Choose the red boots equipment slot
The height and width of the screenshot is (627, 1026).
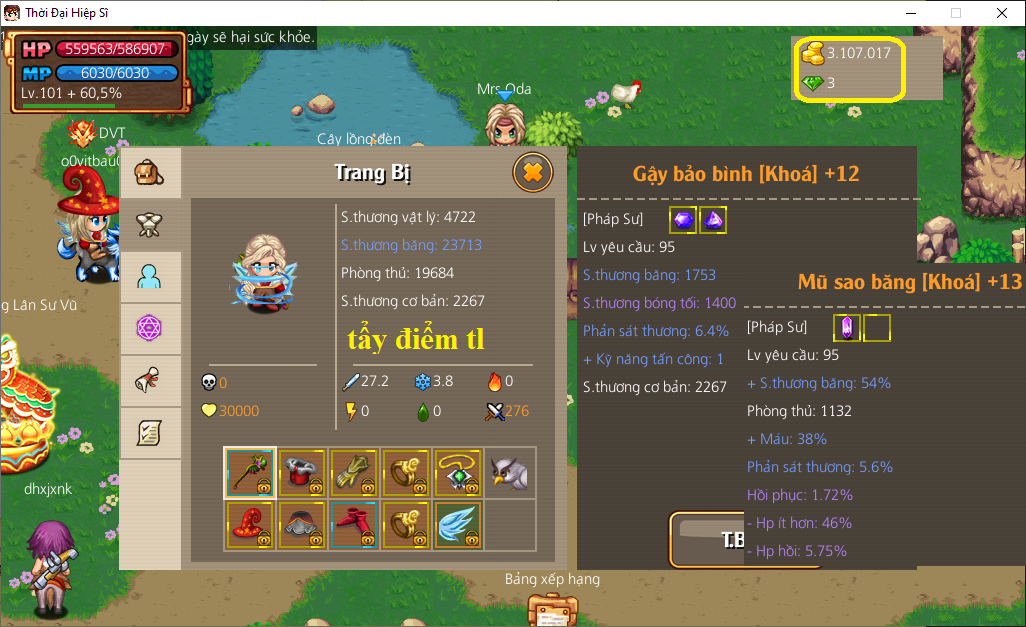point(354,524)
